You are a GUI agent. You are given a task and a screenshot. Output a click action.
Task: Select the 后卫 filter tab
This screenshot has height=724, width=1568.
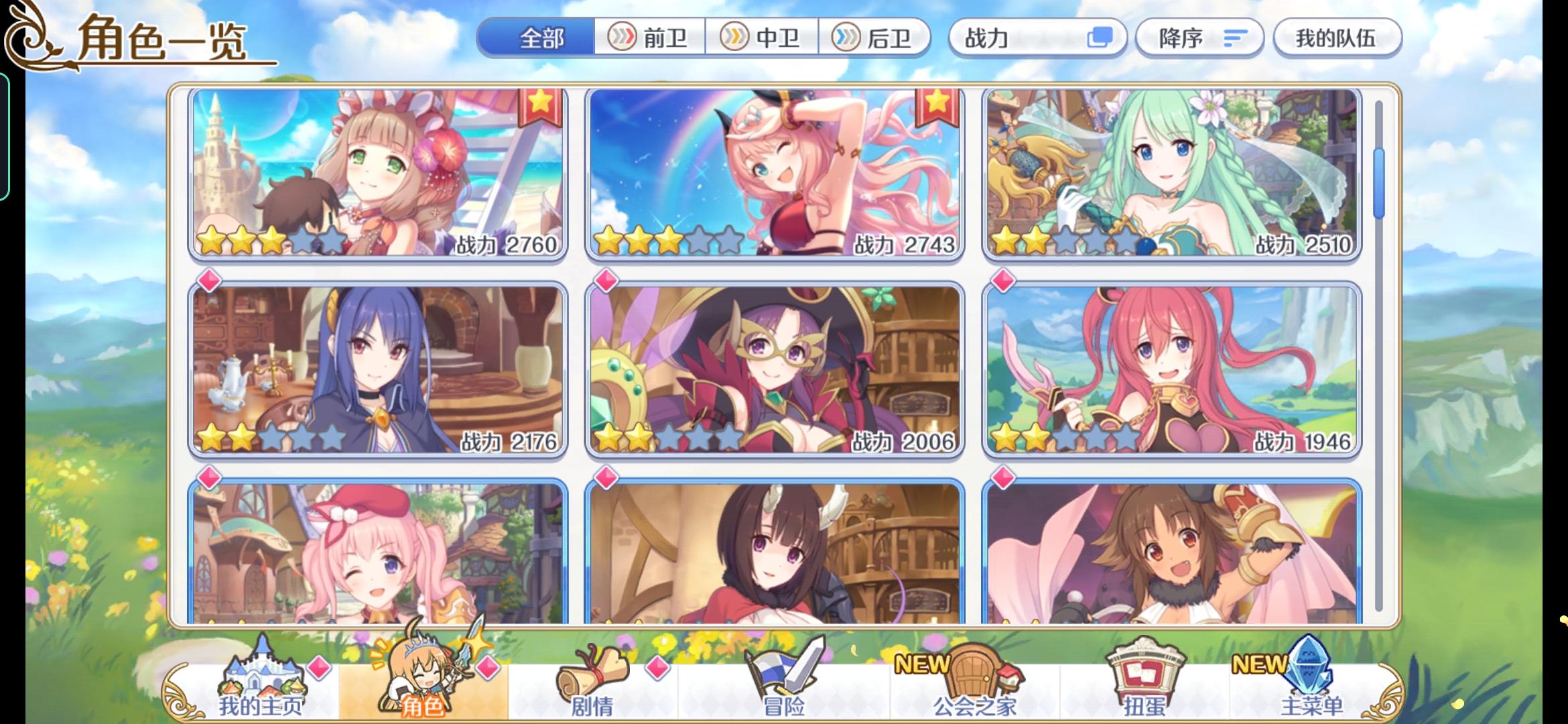[878, 38]
